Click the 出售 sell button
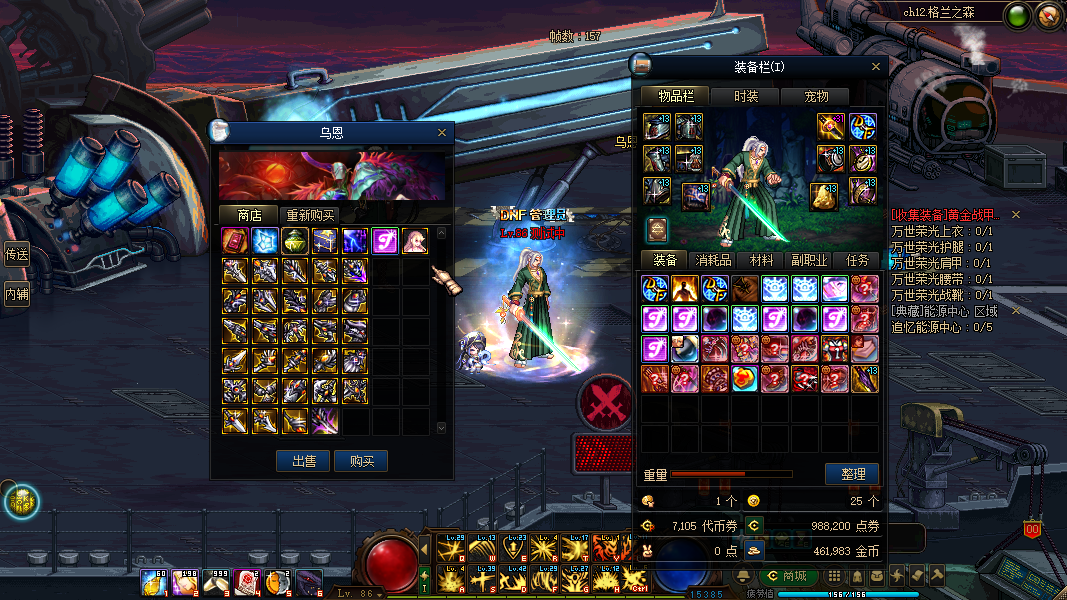Viewport: 1067px width, 600px height. [x=304, y=461]
